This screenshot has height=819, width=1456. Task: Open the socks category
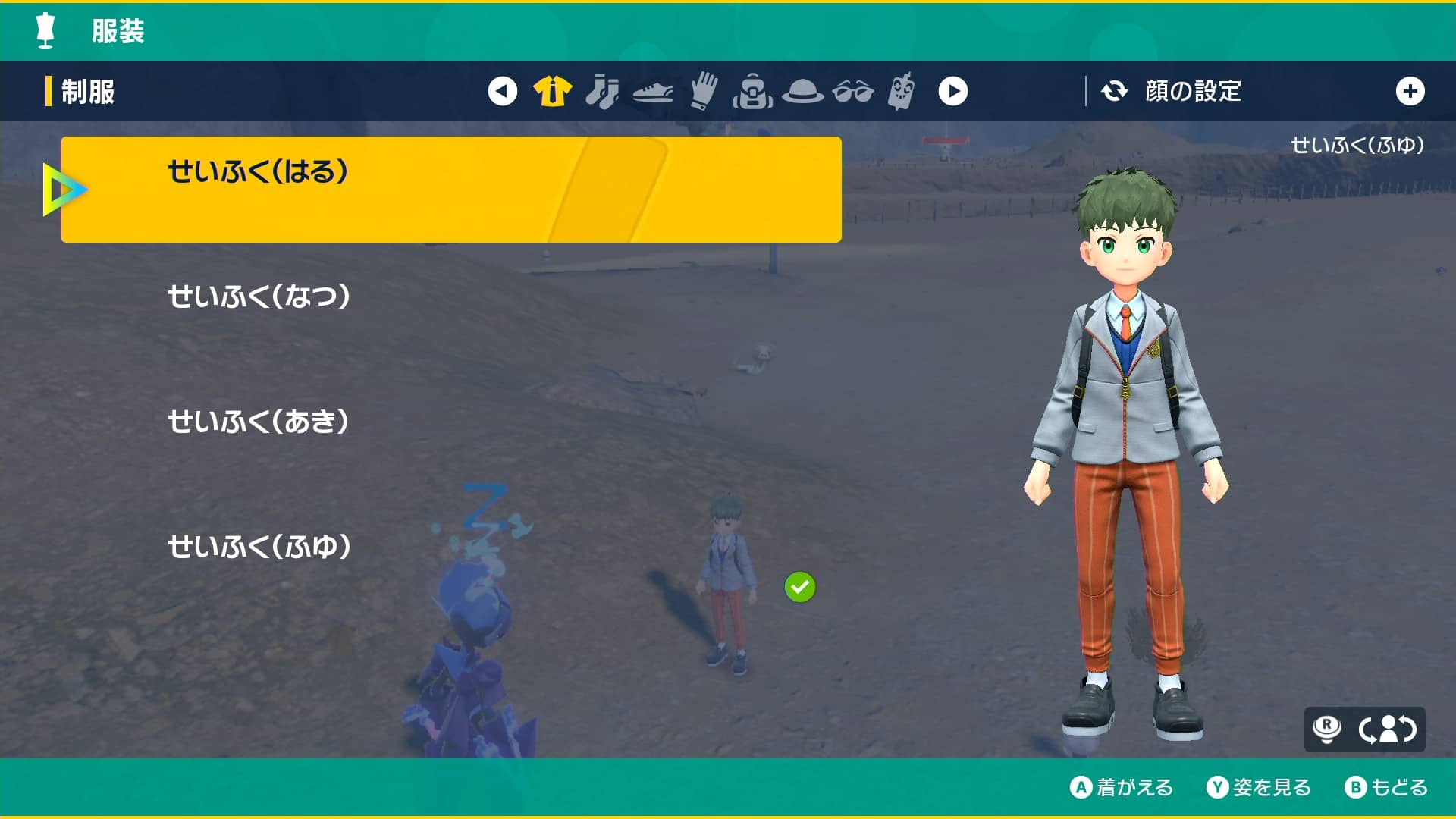coord(603,90)
